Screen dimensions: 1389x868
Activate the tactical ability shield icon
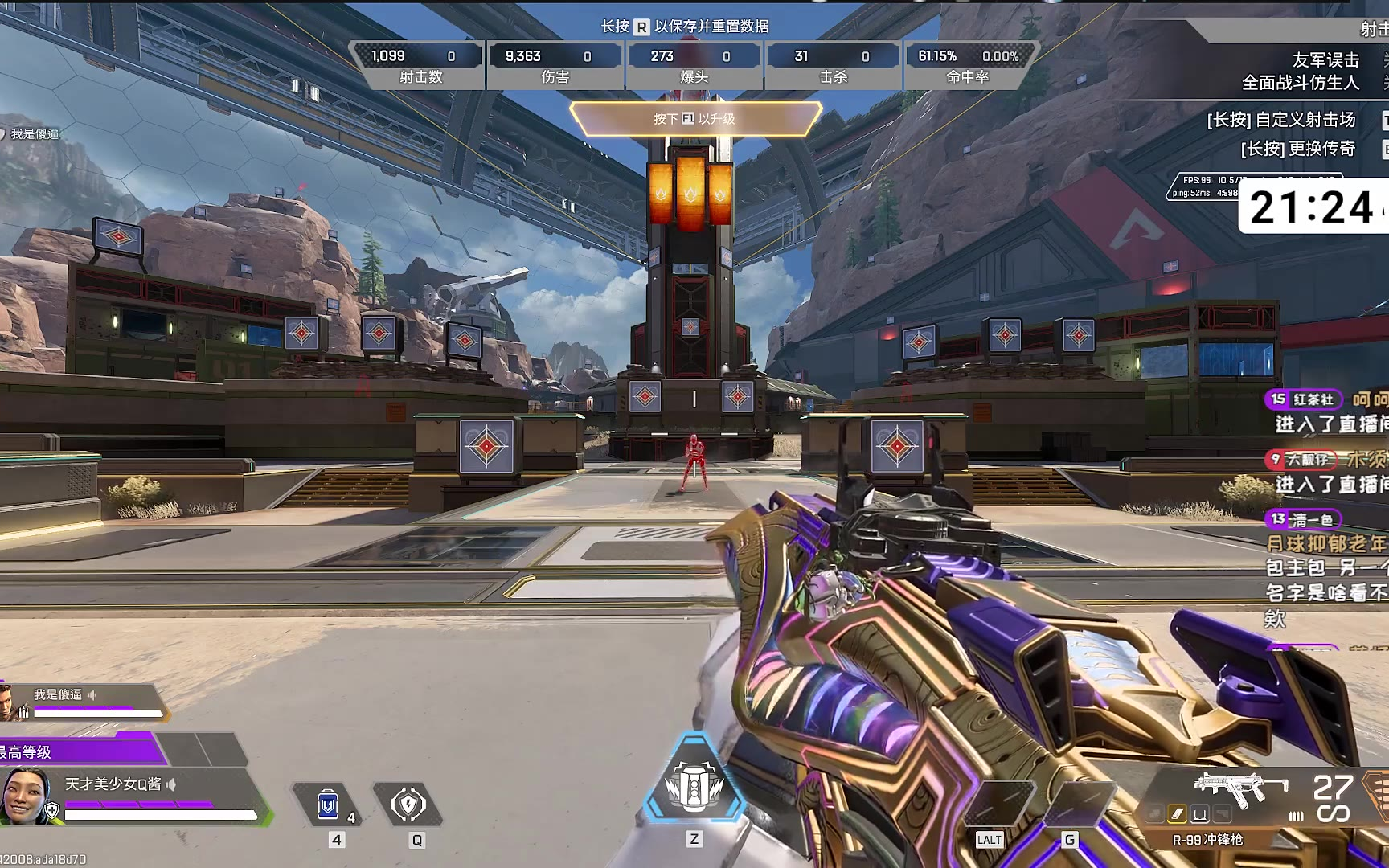point(408,805)
